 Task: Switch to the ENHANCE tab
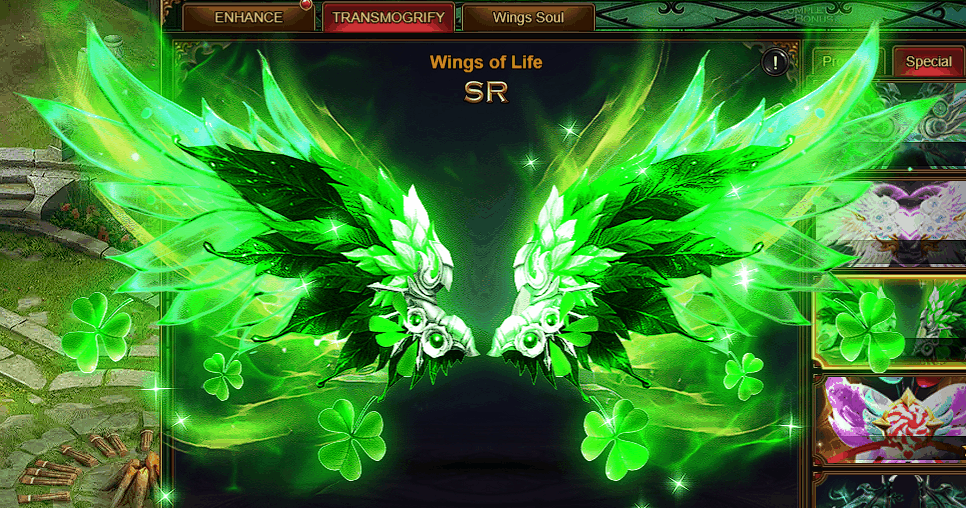(248, 17)
